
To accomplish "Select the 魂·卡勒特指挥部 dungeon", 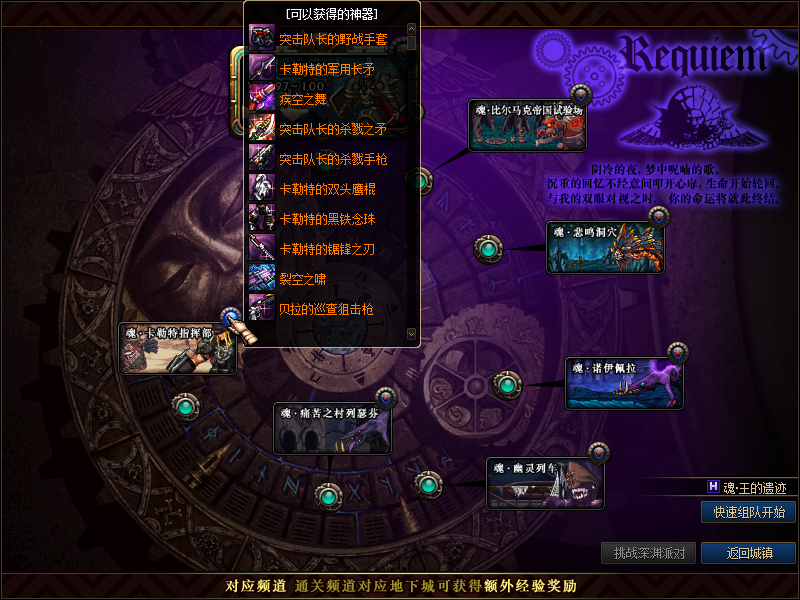I will (x=177, y=349).
